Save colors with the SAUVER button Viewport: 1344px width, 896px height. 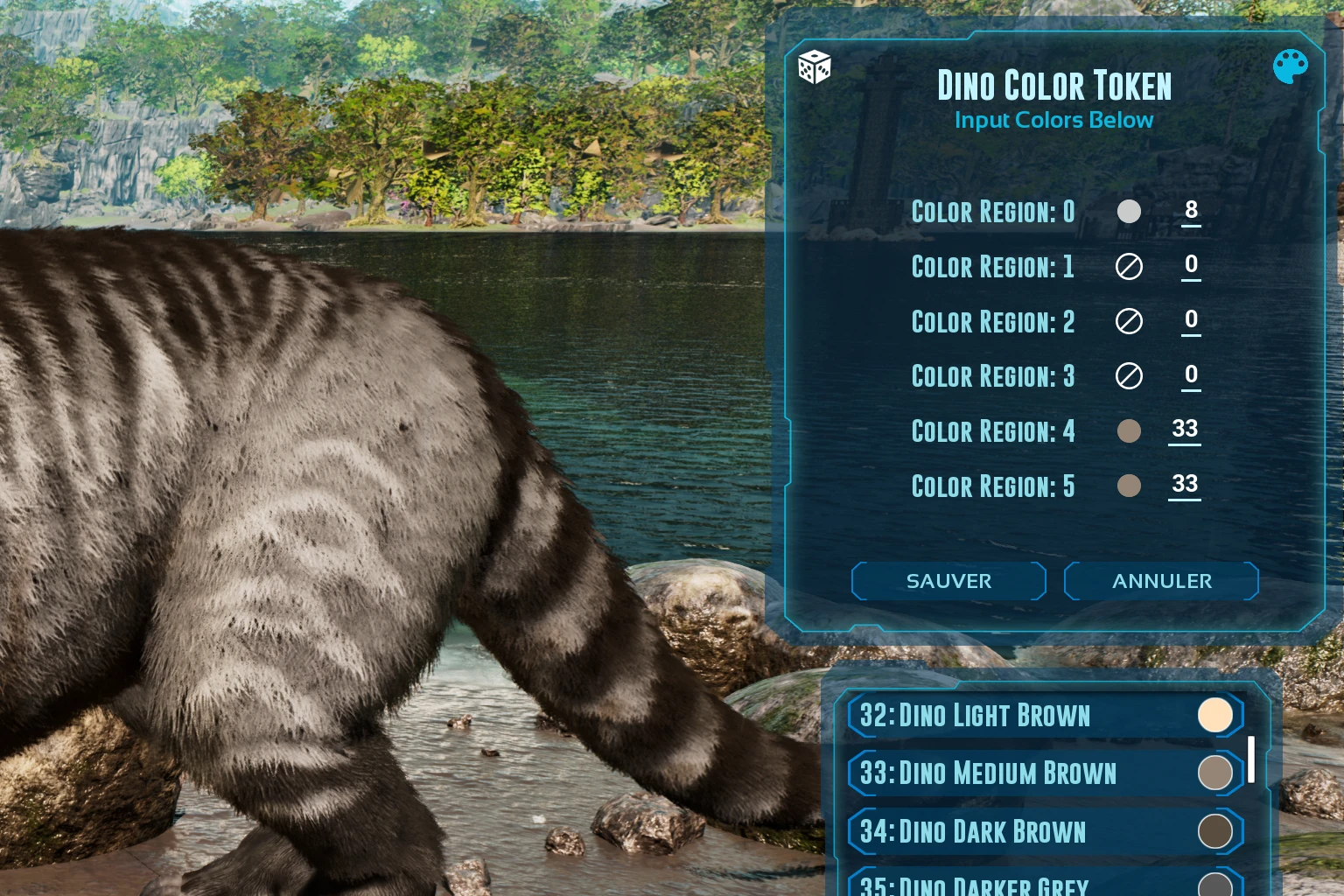click(x=948, y=582)
